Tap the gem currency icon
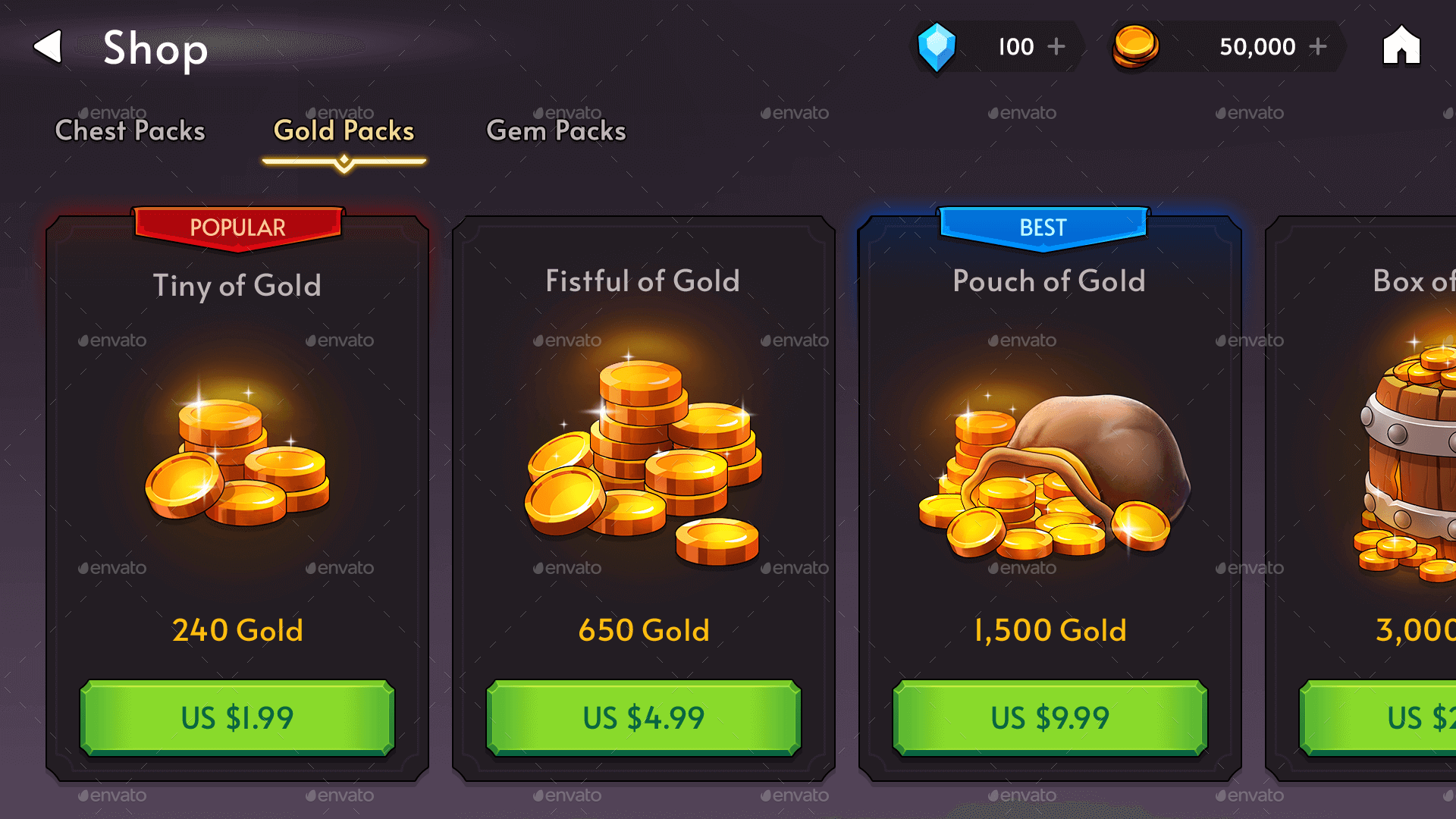Viewport: 1456px width, 819px height. [x=937, y=47]
